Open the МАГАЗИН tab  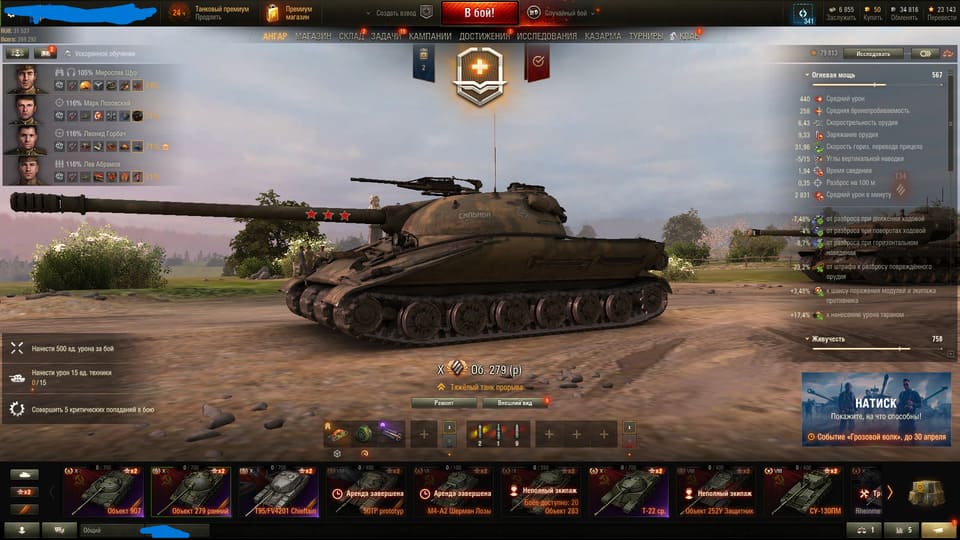pyautogui.click(x=313, y=36)
